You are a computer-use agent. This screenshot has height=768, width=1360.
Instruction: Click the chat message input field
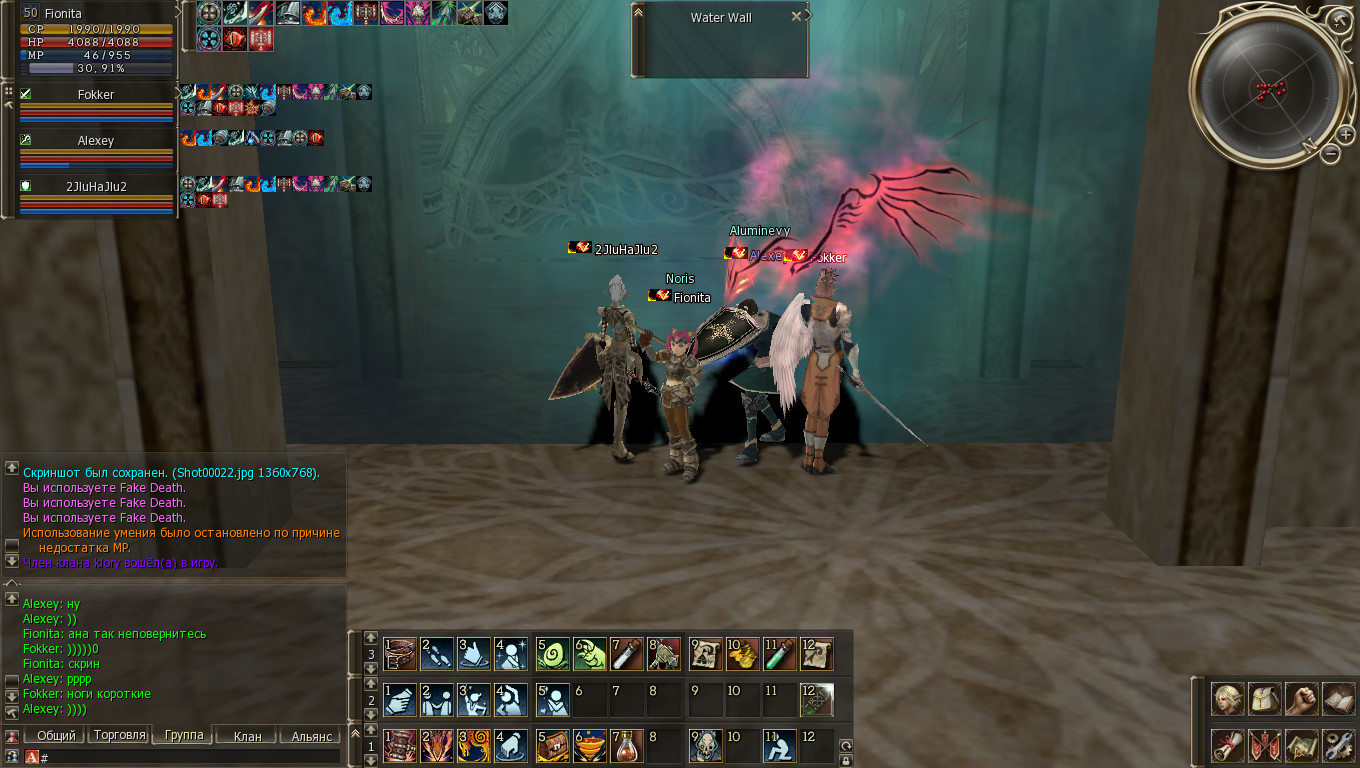click(x=190, y=758)
